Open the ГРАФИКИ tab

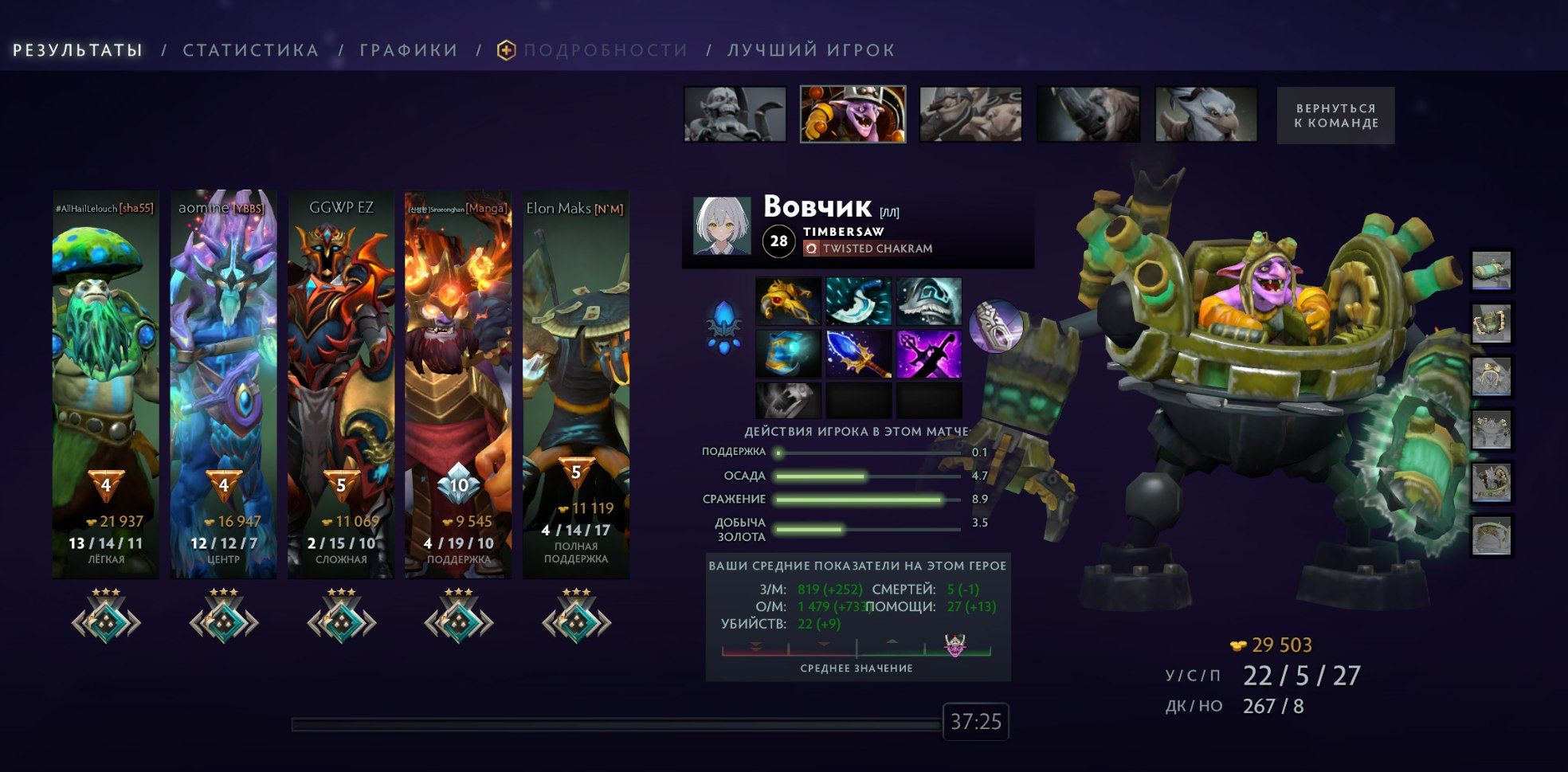408,49
